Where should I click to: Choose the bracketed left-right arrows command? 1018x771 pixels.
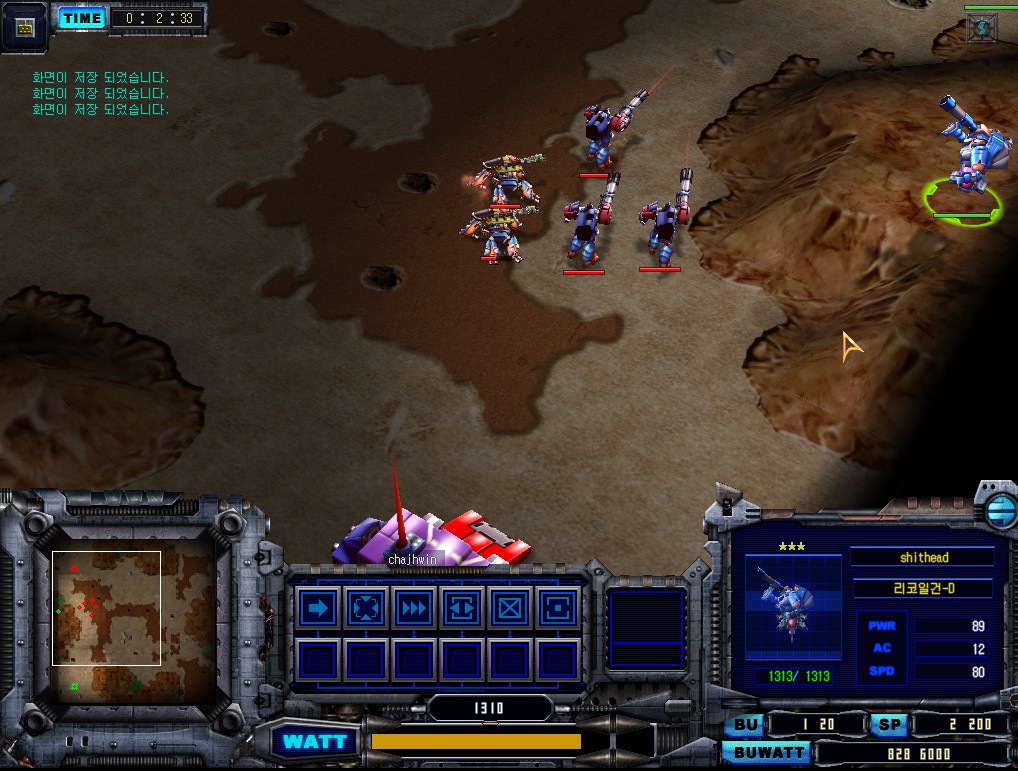pos(462,608)
